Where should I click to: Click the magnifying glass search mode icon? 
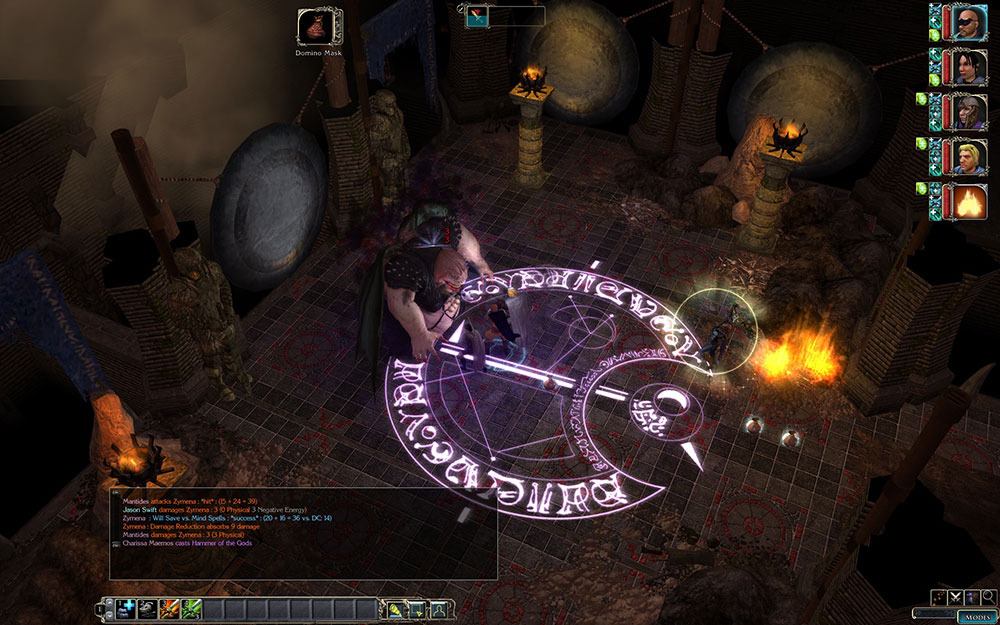pyautogui.click(x=987, y=597)
